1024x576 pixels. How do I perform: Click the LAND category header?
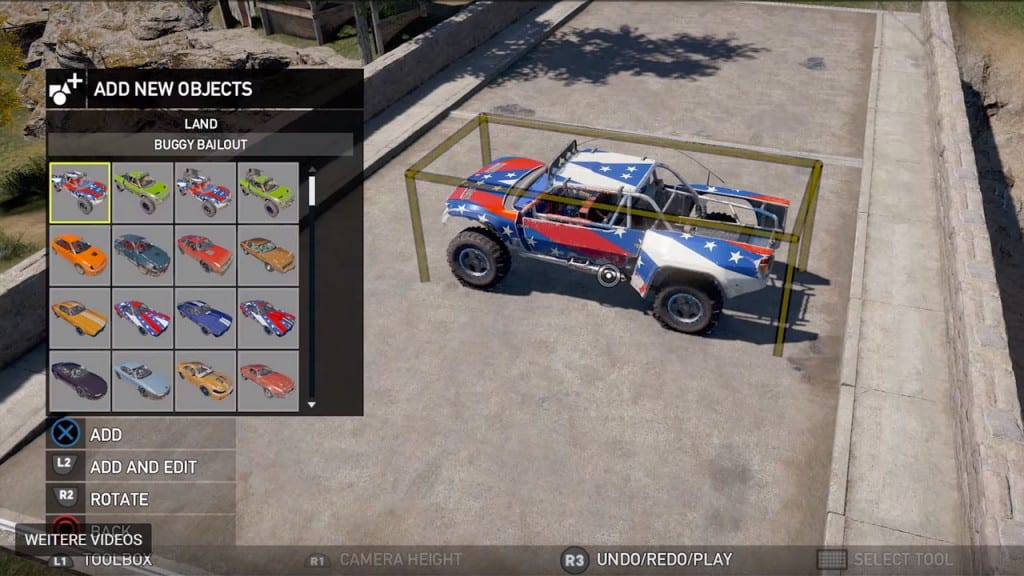pyautogui.click(x=200, y=124)
